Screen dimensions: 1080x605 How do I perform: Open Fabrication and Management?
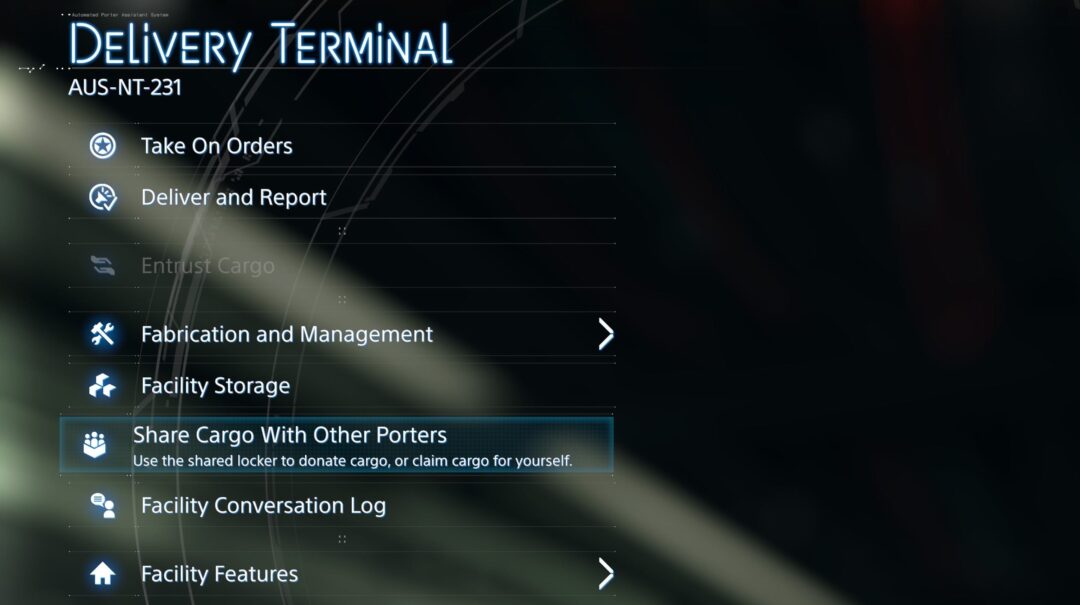click(287, 334)
